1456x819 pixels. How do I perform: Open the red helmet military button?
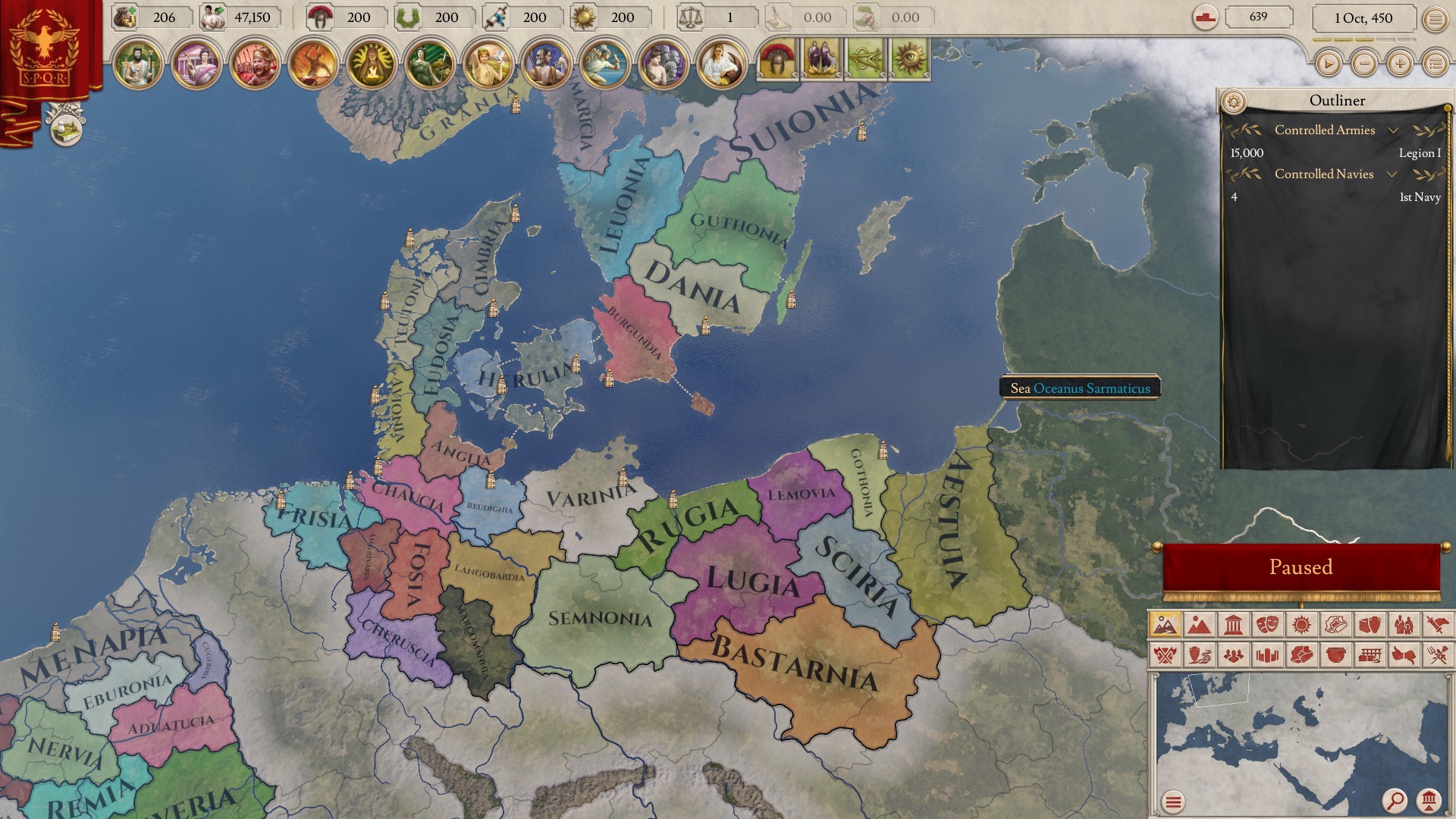[777, 60]
